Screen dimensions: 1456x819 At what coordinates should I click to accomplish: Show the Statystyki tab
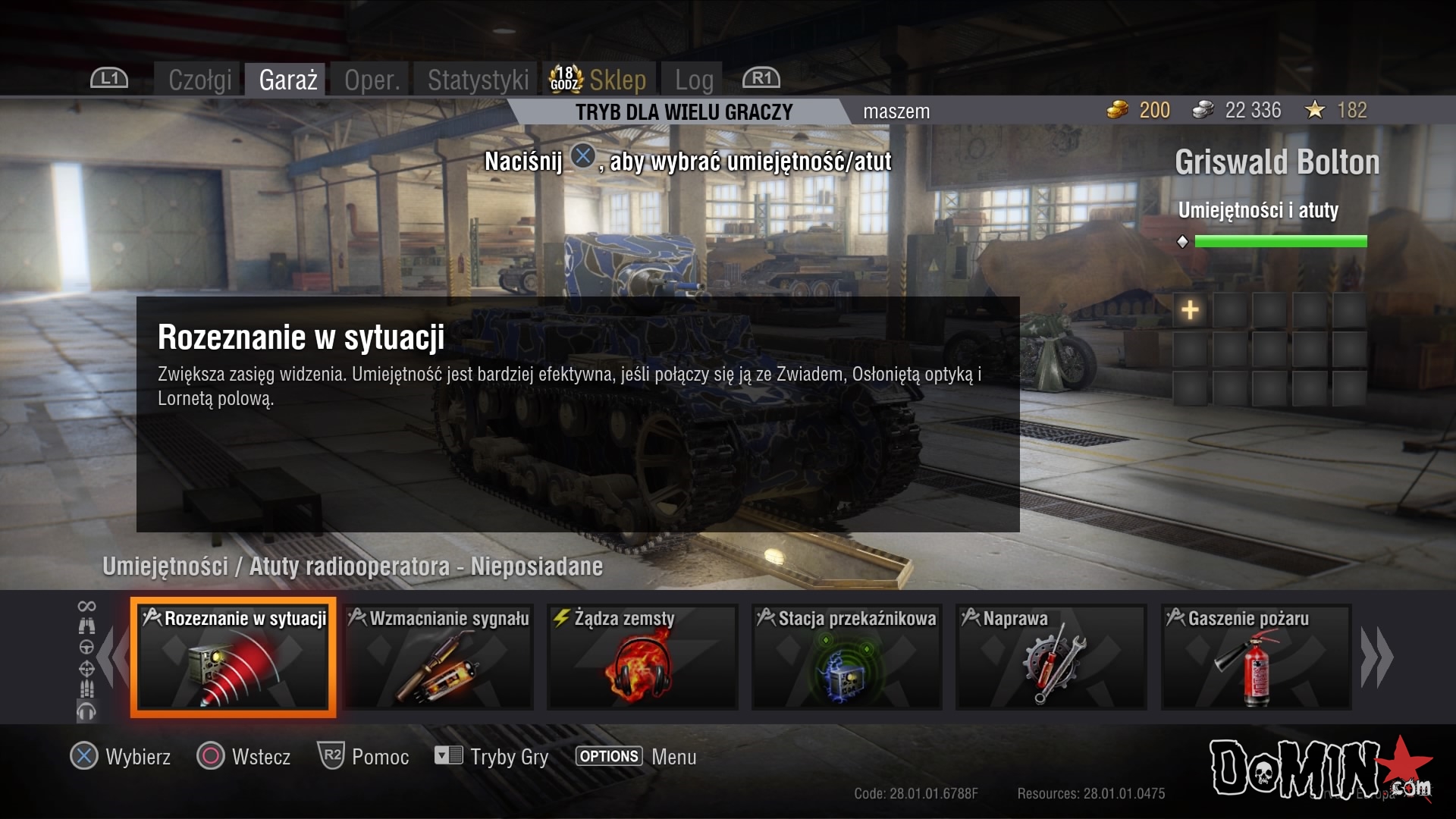coord(478,80)
